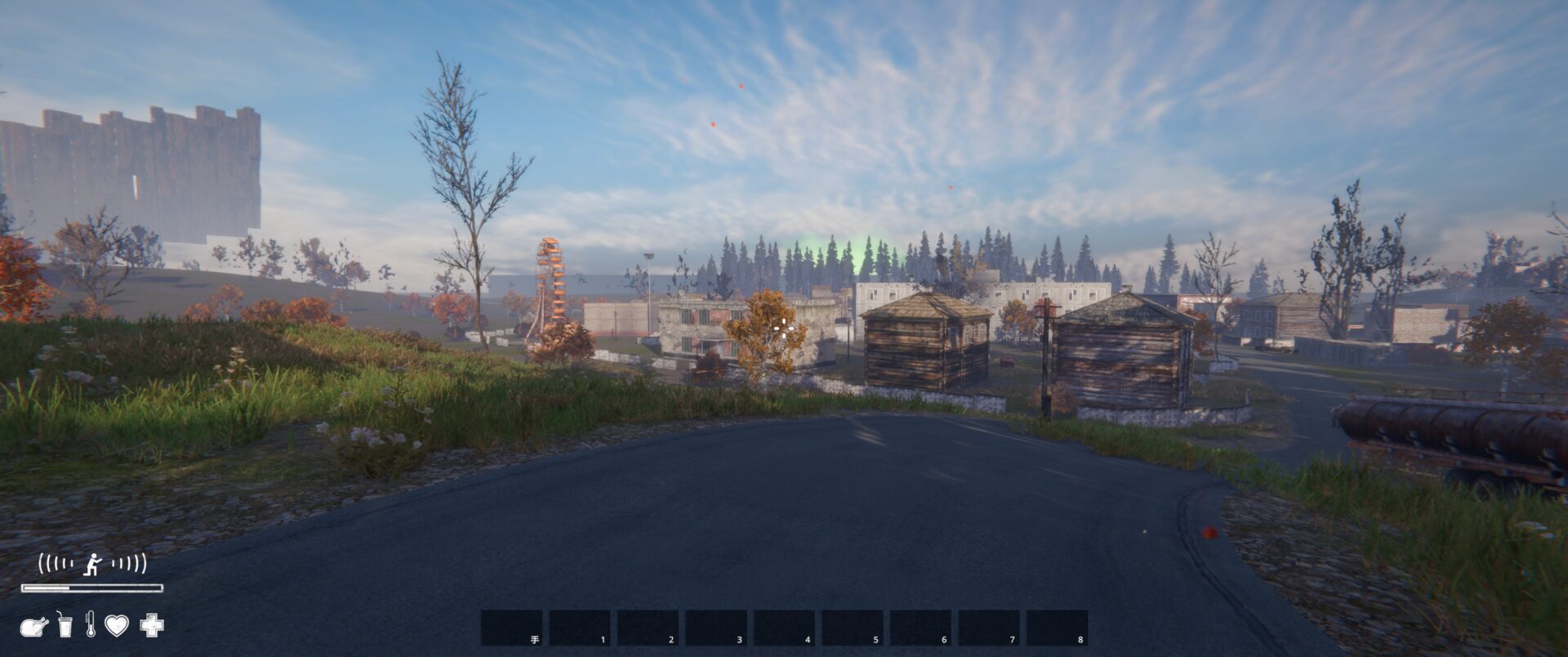The width and height of the screenshot is (1568, 657).
Task: Activate hotbar slot 3
Action: tap(715, 628)
